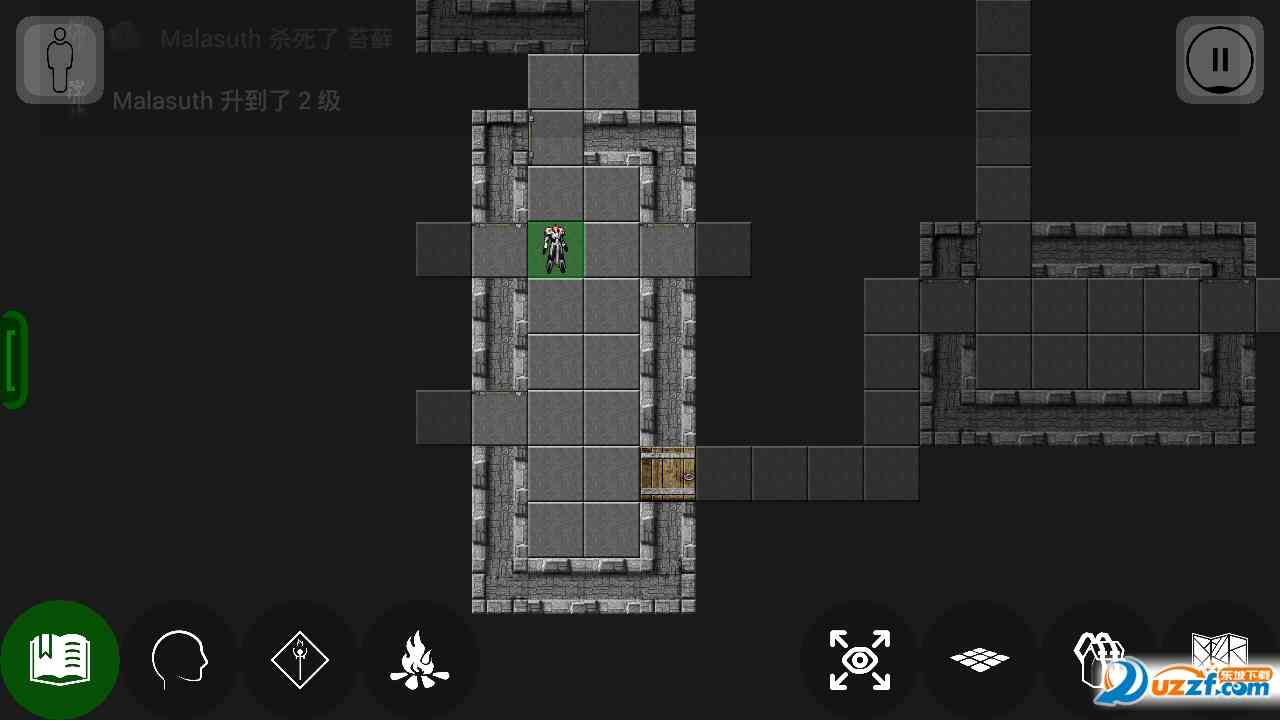This screenshot has width=1280, height=720.
Task: Open the floor tiles grid icon
Action: (x=979, y=660)
